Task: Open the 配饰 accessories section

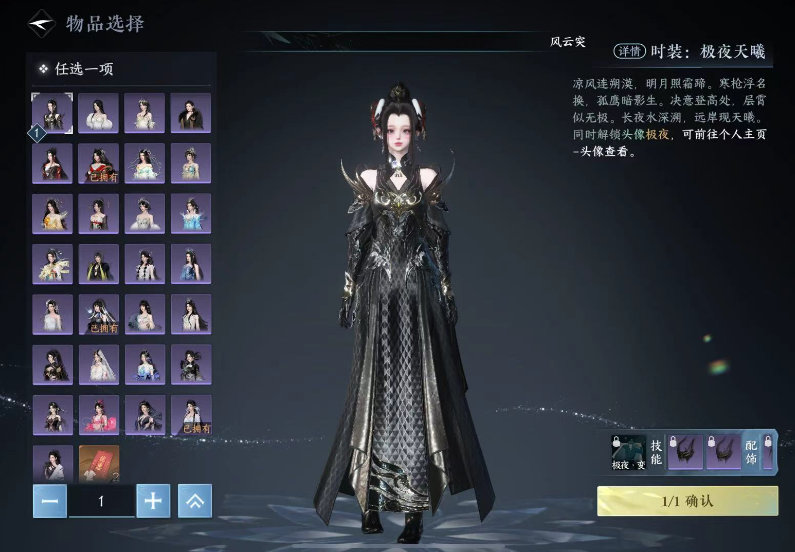Action: [x=752, y=452]
